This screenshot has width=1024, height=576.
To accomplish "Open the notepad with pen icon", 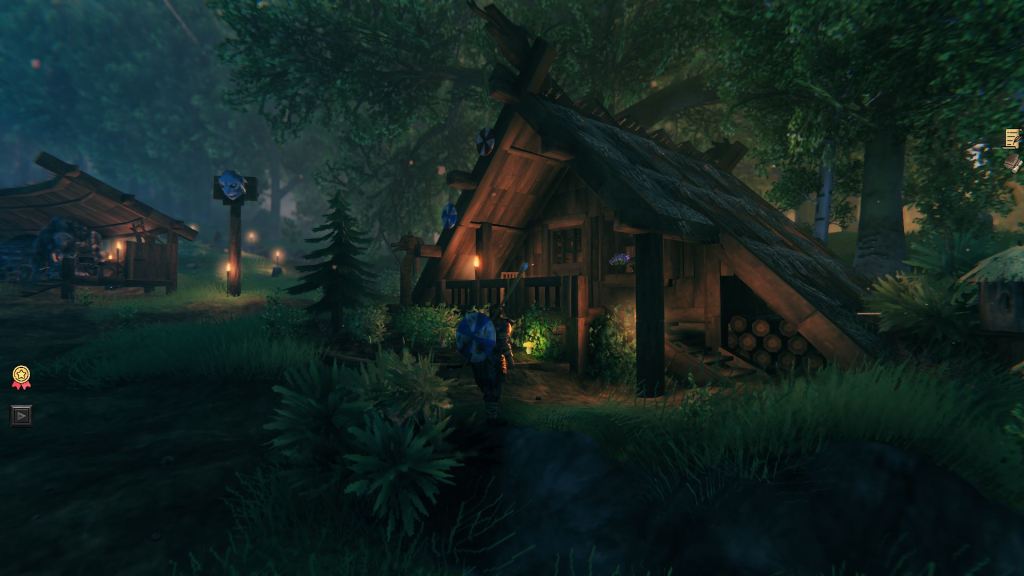I will (1012, 138).
